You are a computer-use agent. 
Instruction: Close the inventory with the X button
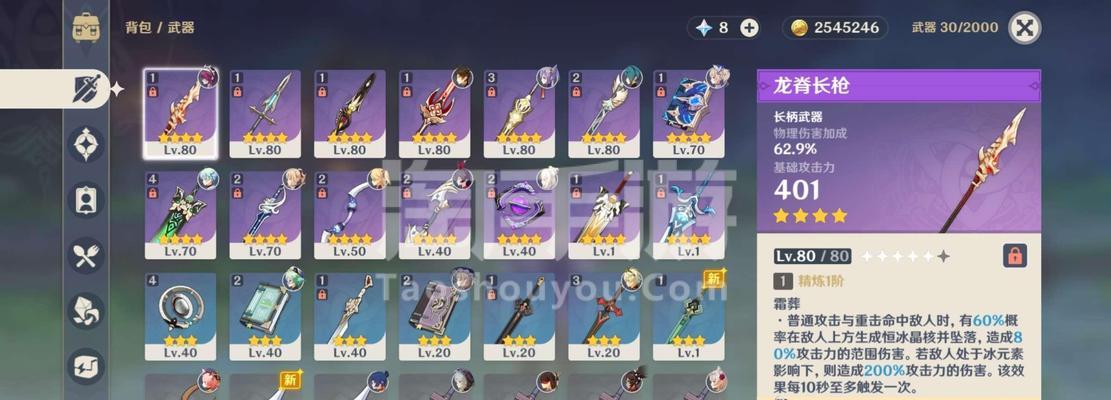pos(1024,28)
